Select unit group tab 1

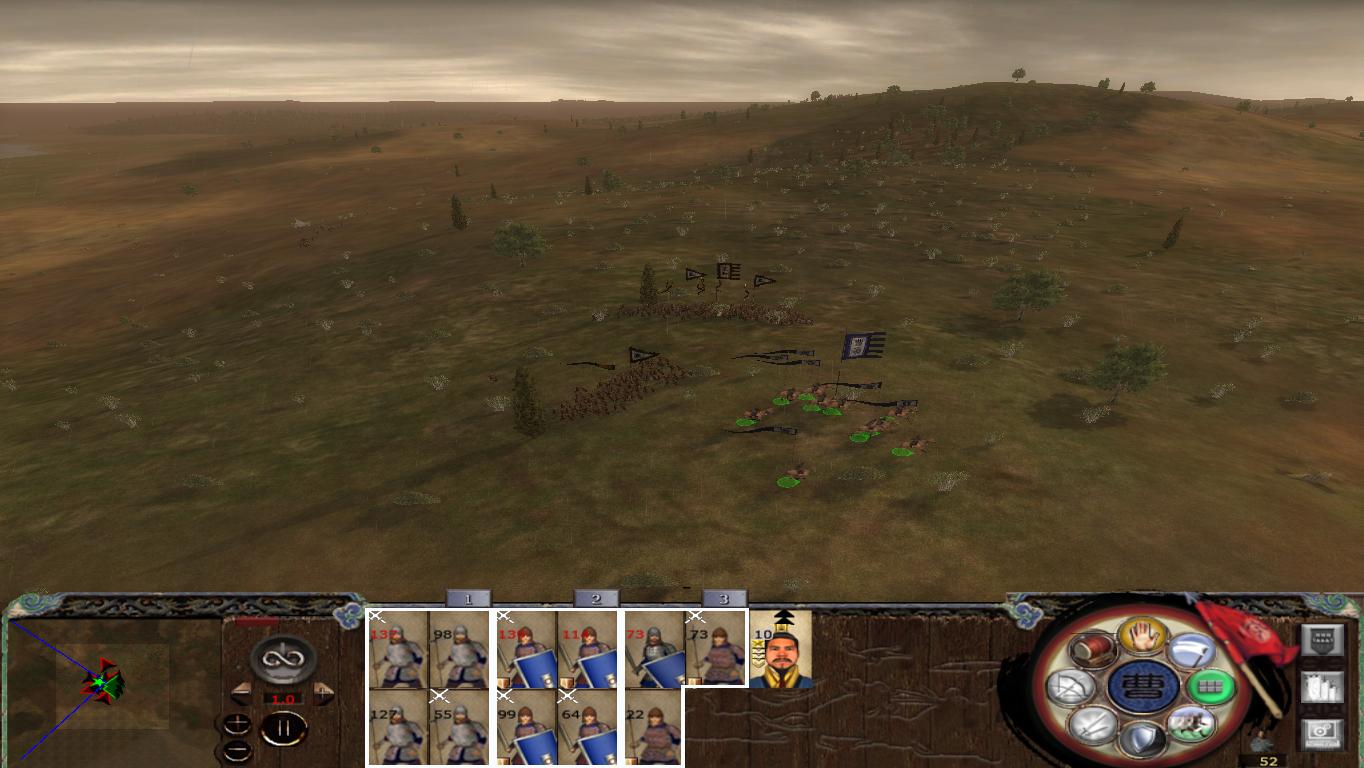468,597
